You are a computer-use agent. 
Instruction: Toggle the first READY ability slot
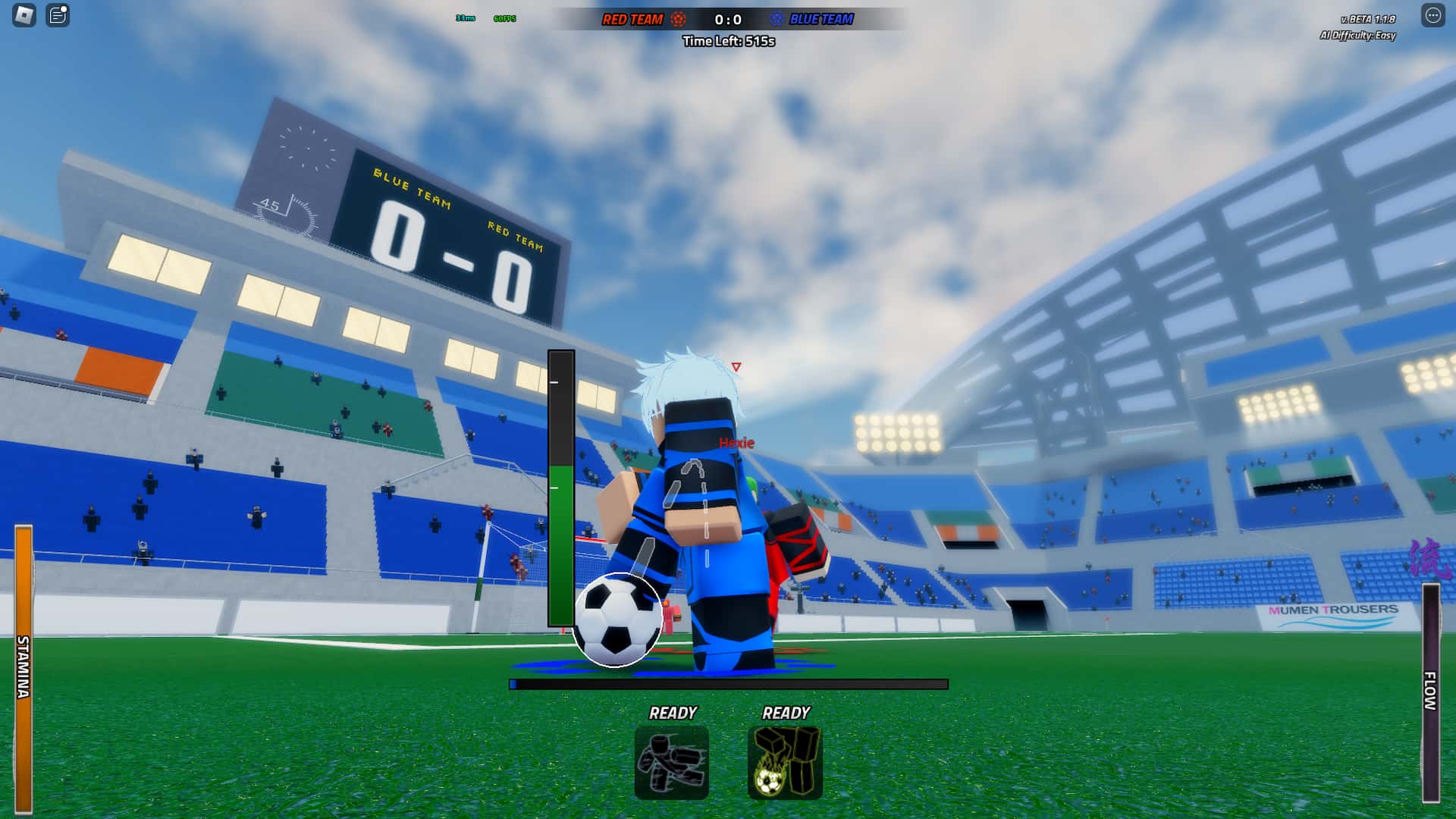click(x=673, y=713)
